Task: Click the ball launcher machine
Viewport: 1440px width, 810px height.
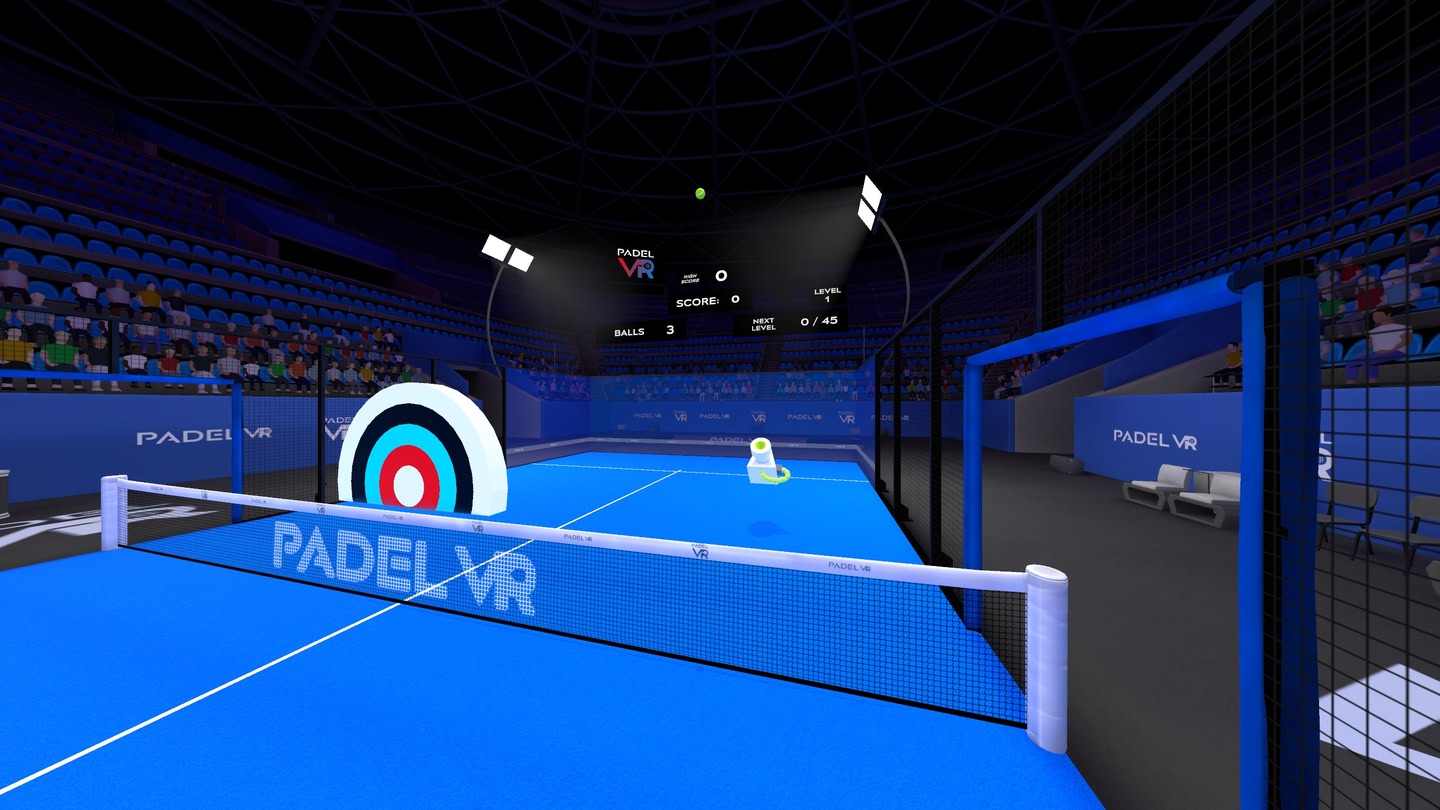Action: 760,460
